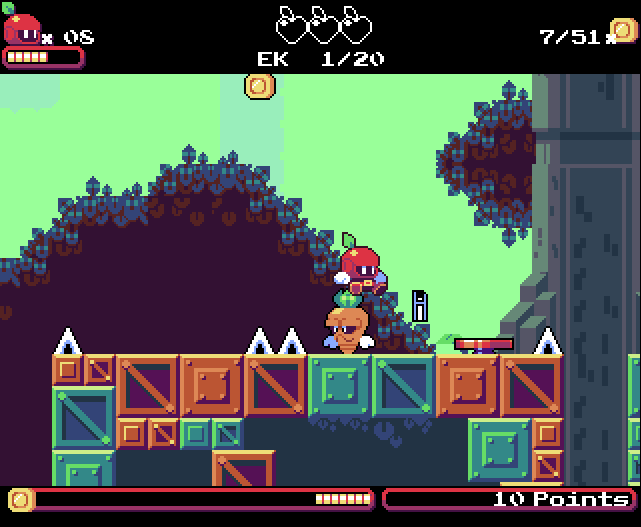
Task: Click the coin icon on the bottom progress bar
Action: [x=21, y=498]
